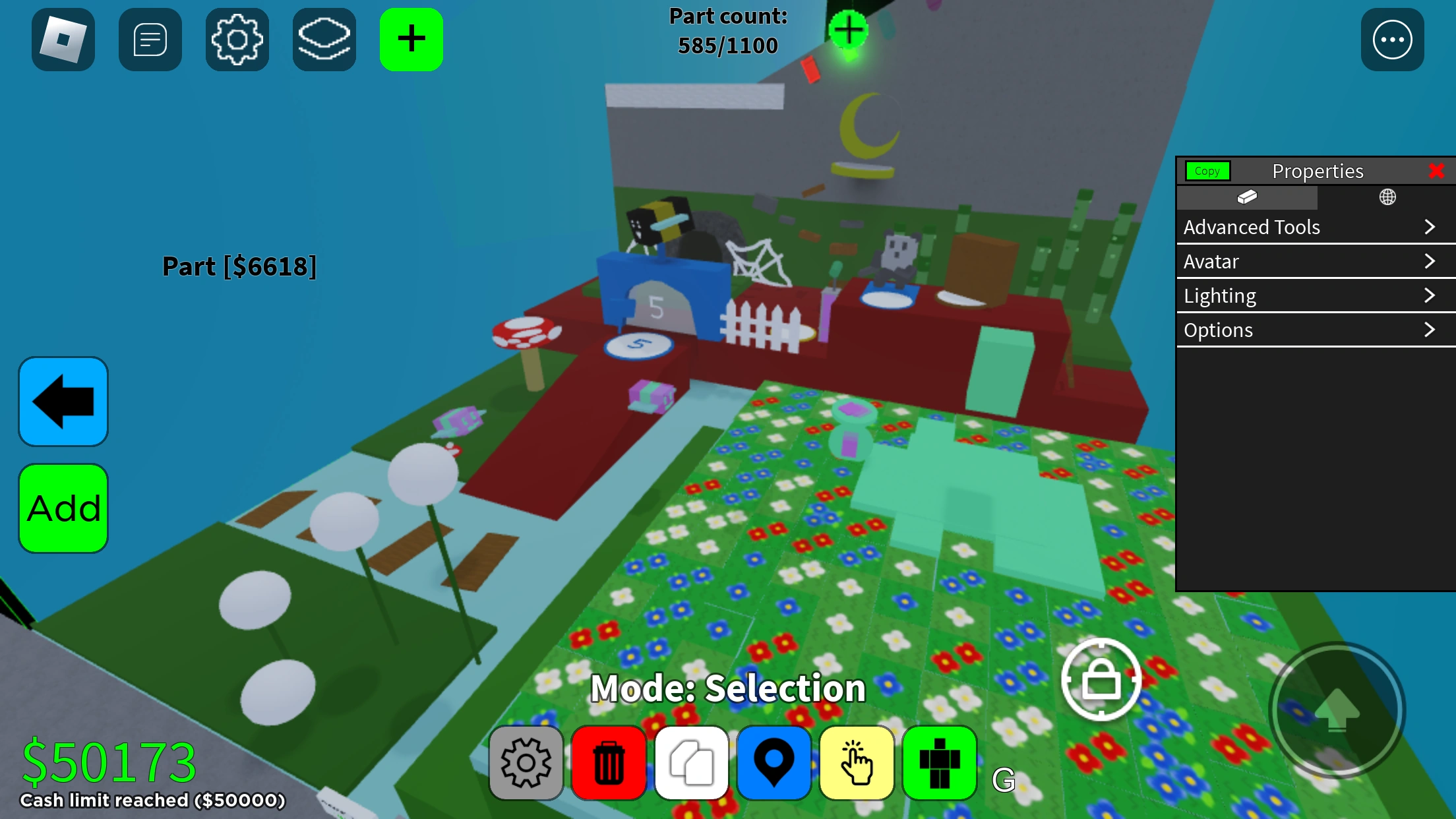The width and height of the screenshot is (1456, 819).
Task: Open the avatar character tool
Action: click(938, 762)
